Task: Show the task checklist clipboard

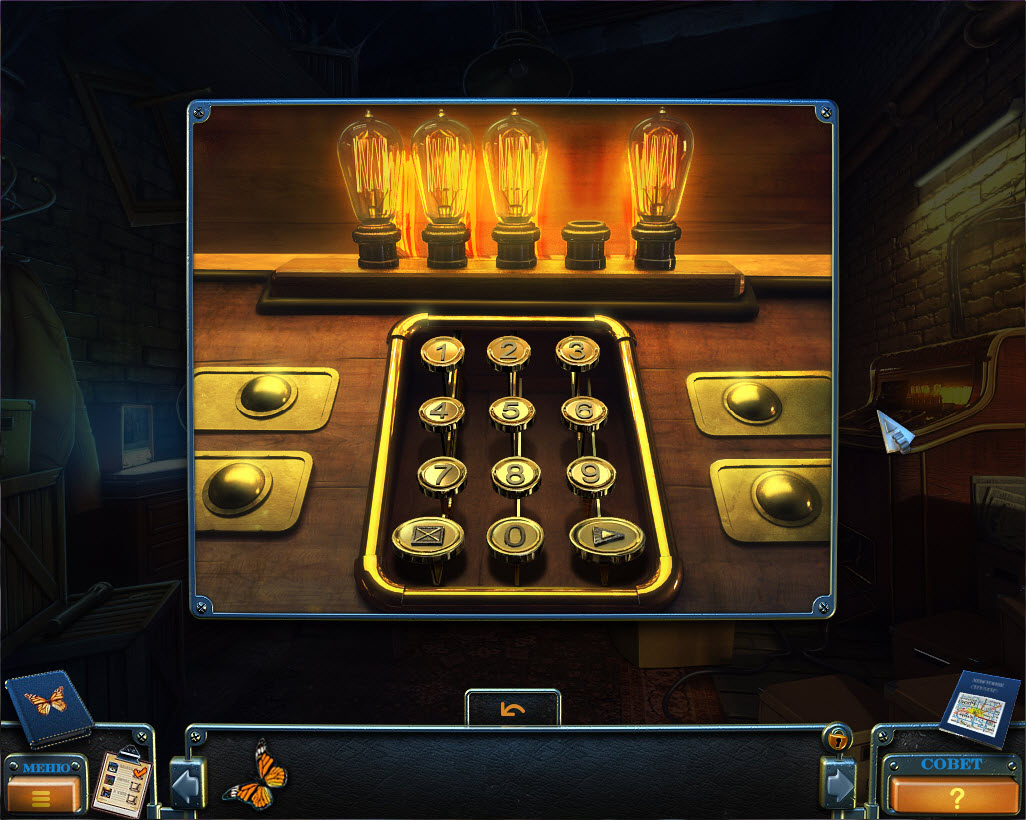Action: coord(122,781)
